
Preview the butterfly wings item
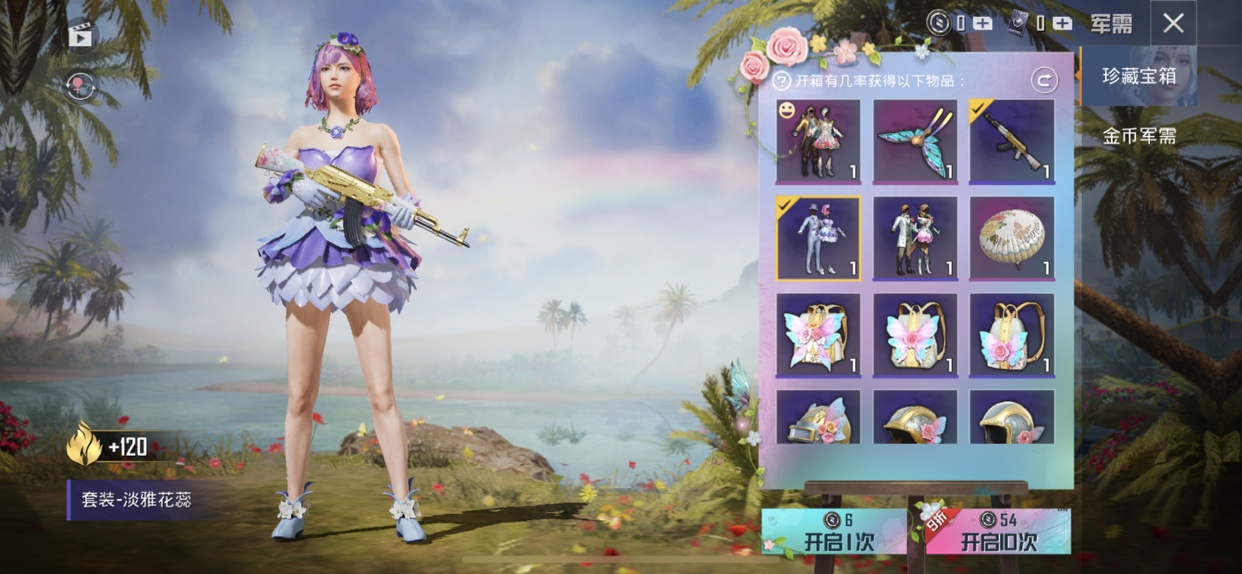pos(915,141)
